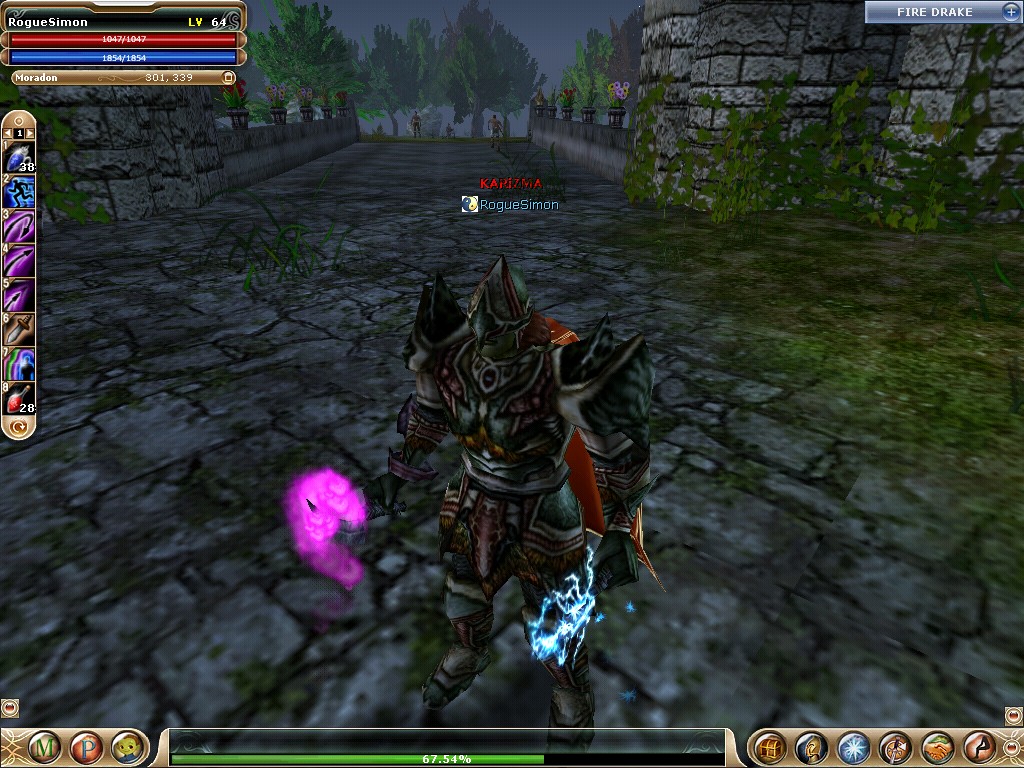Cast the blue silhouette aura skill
This screenshot has width=1024, height=768.
click(x=19, y=362)
